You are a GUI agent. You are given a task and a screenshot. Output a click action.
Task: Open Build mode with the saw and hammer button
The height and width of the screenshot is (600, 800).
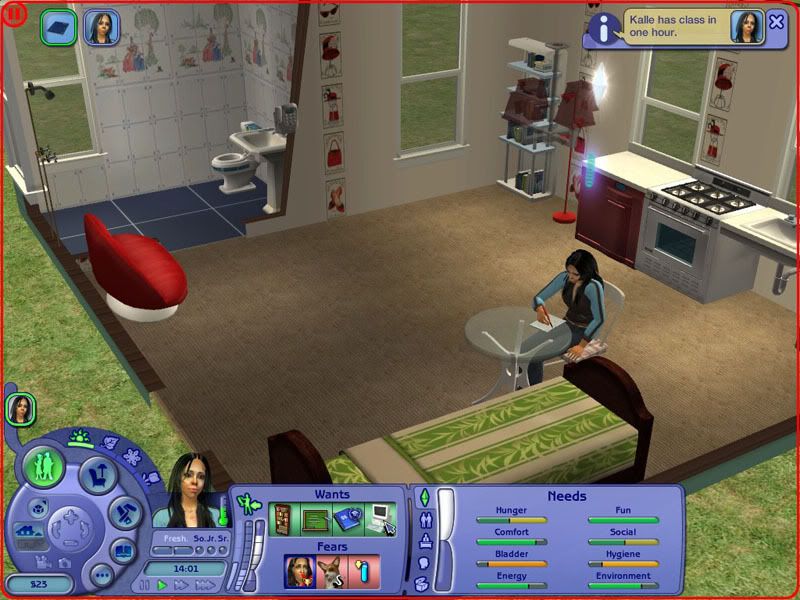[124, 512]
